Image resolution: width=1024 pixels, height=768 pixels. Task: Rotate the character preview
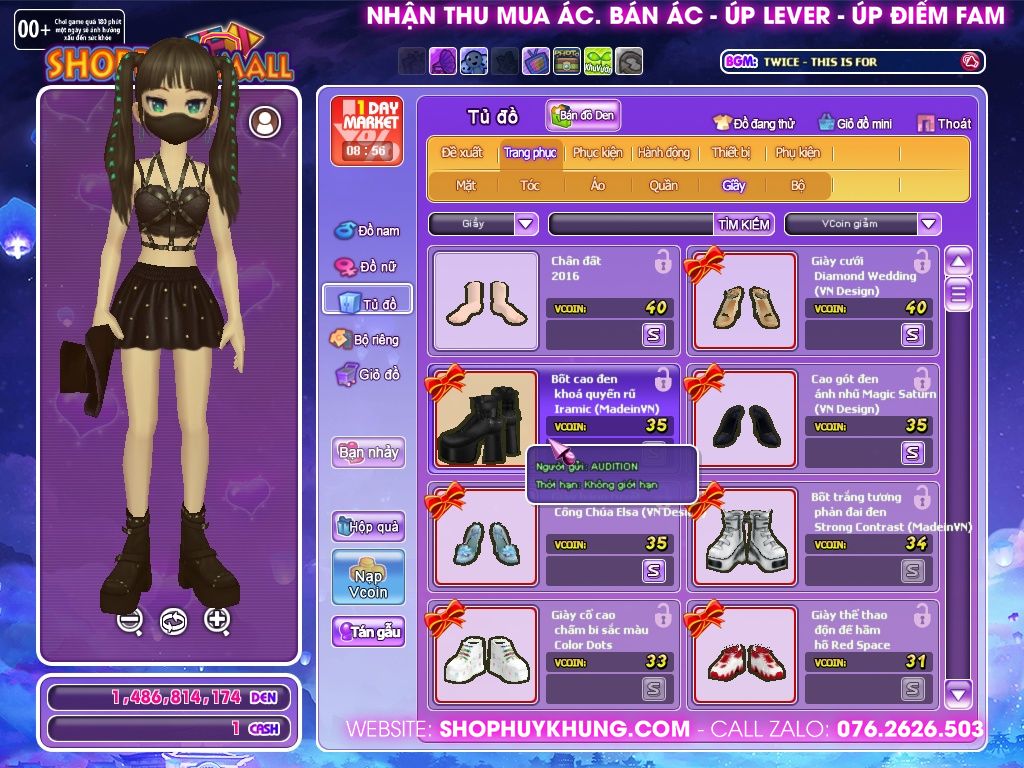[174, 621]
